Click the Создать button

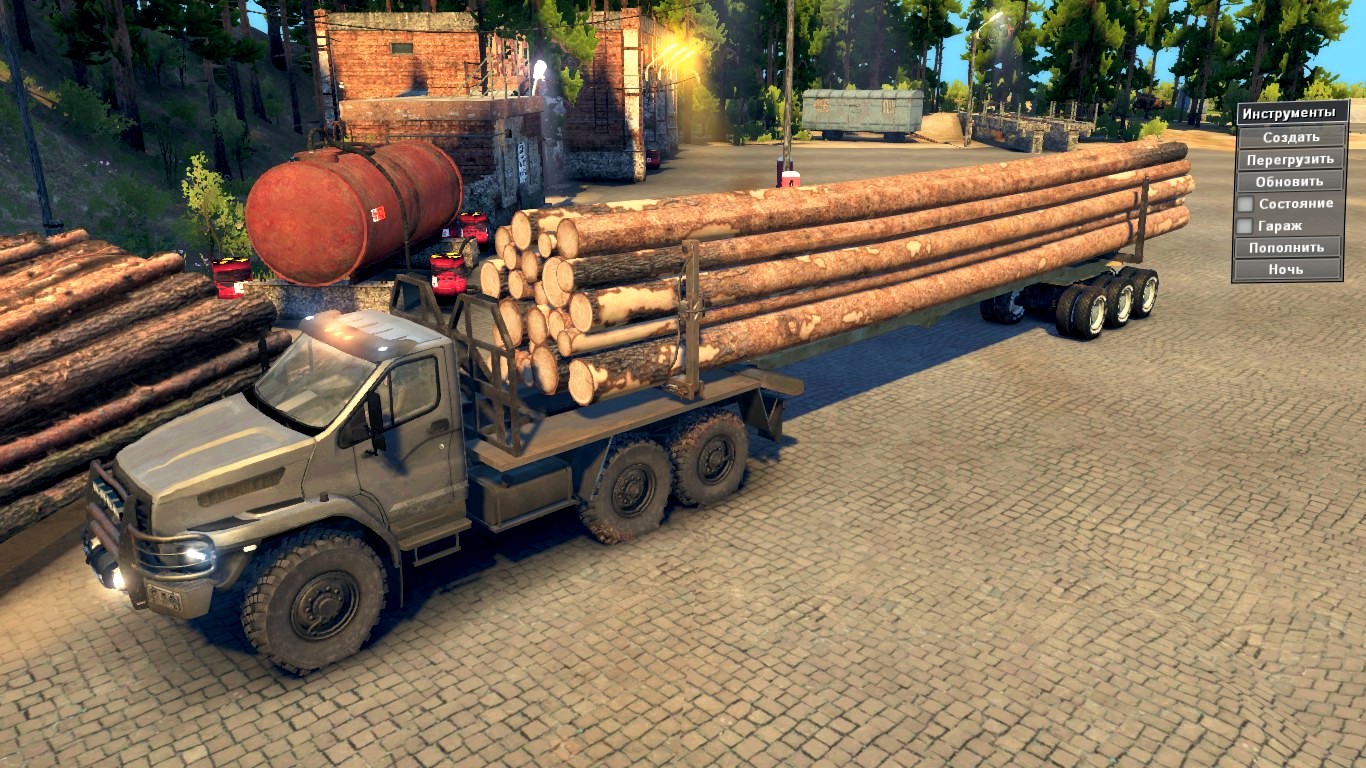coord(1290,137)
